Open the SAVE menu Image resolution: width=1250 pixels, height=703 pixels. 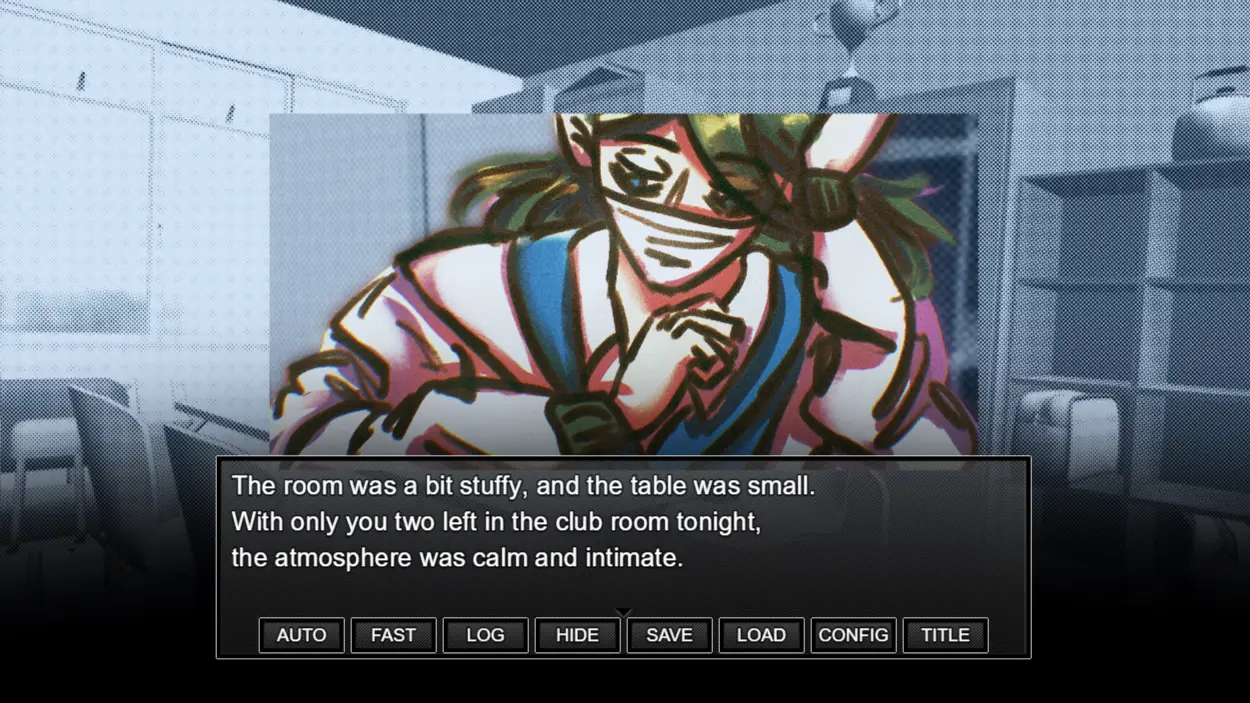669,635
